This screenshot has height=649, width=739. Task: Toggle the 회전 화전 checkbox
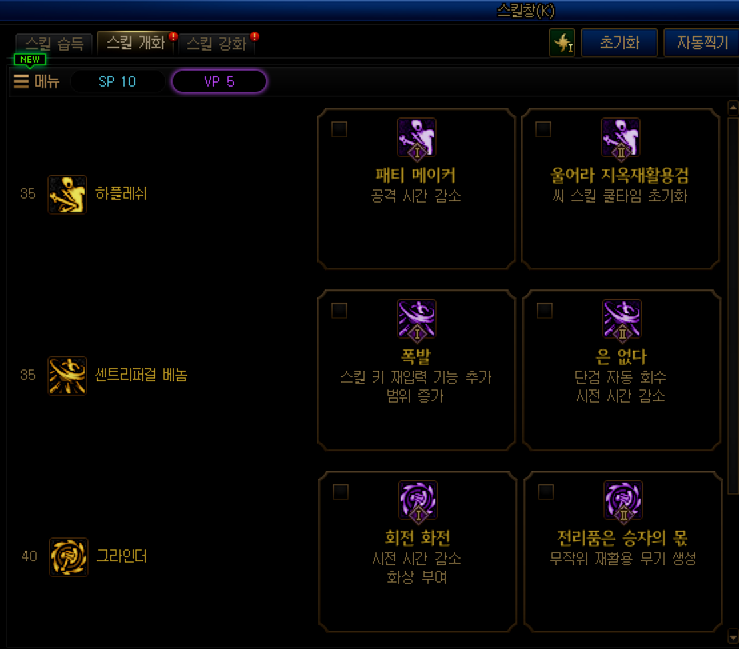coord(340,492)
